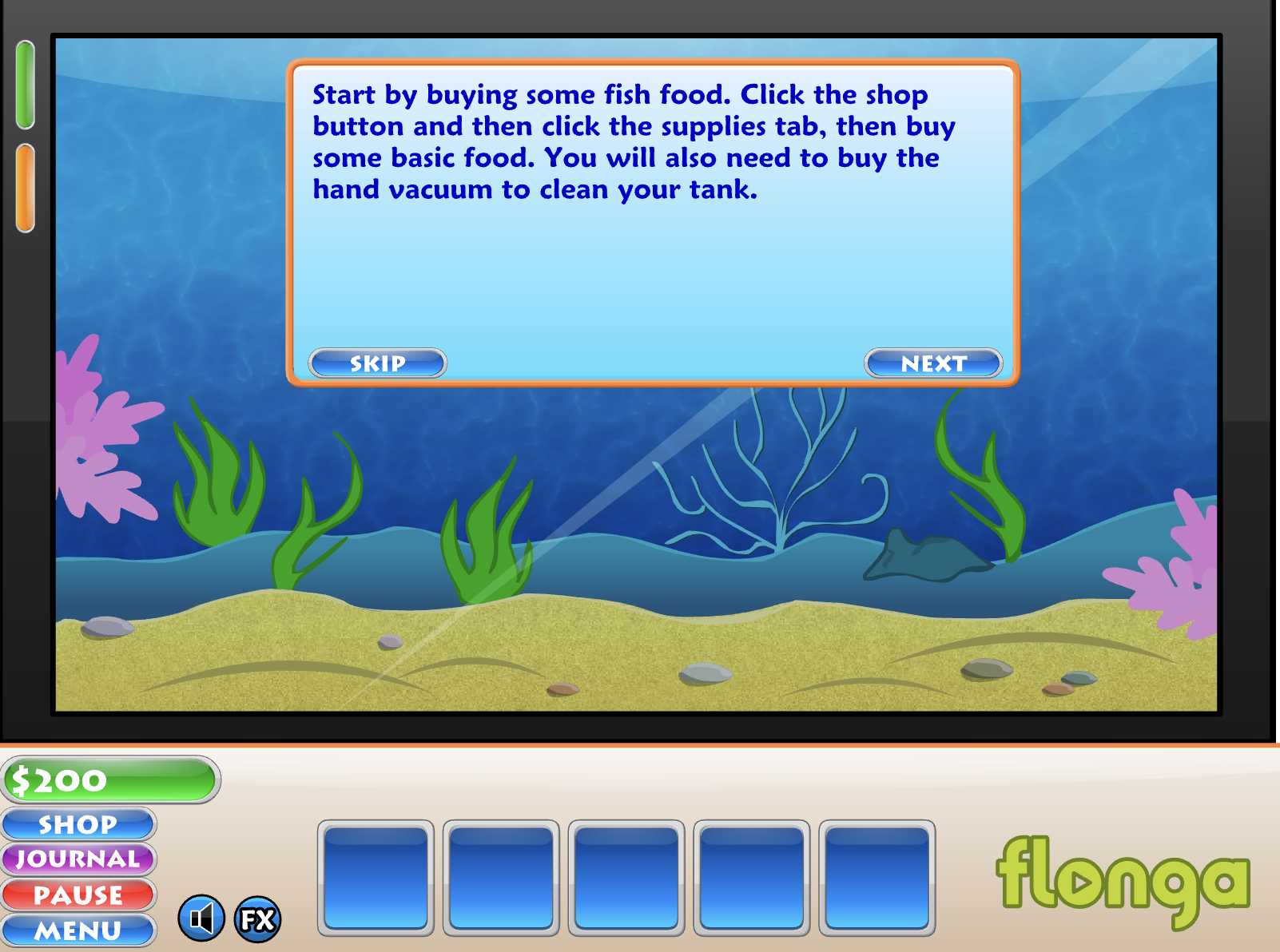Advance tutorial with the Next button
Viewport: 1280px width, 952px height.
[x=932, y=363]
